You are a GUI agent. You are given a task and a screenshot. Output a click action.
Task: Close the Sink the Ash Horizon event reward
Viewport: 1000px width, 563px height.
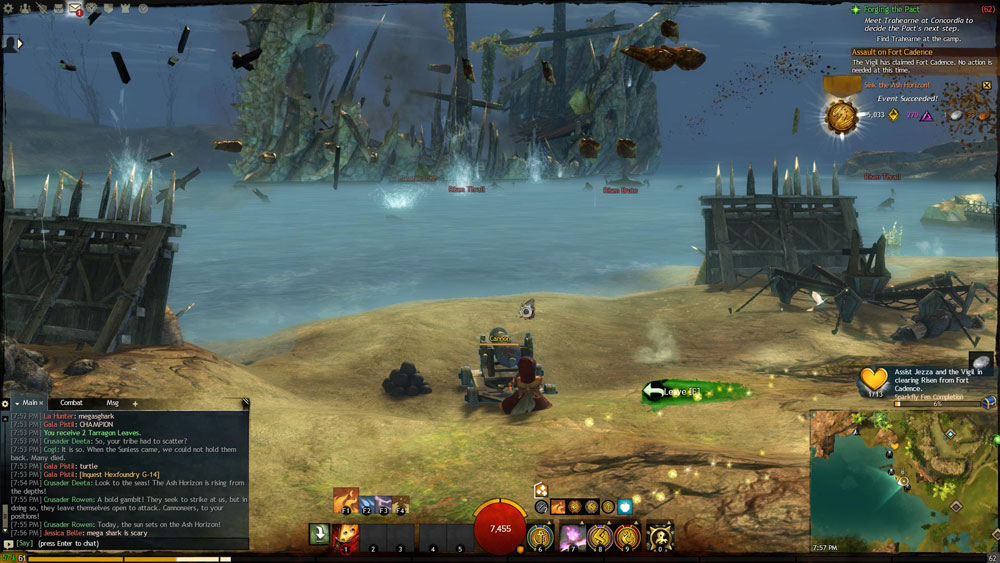(987, 86)
